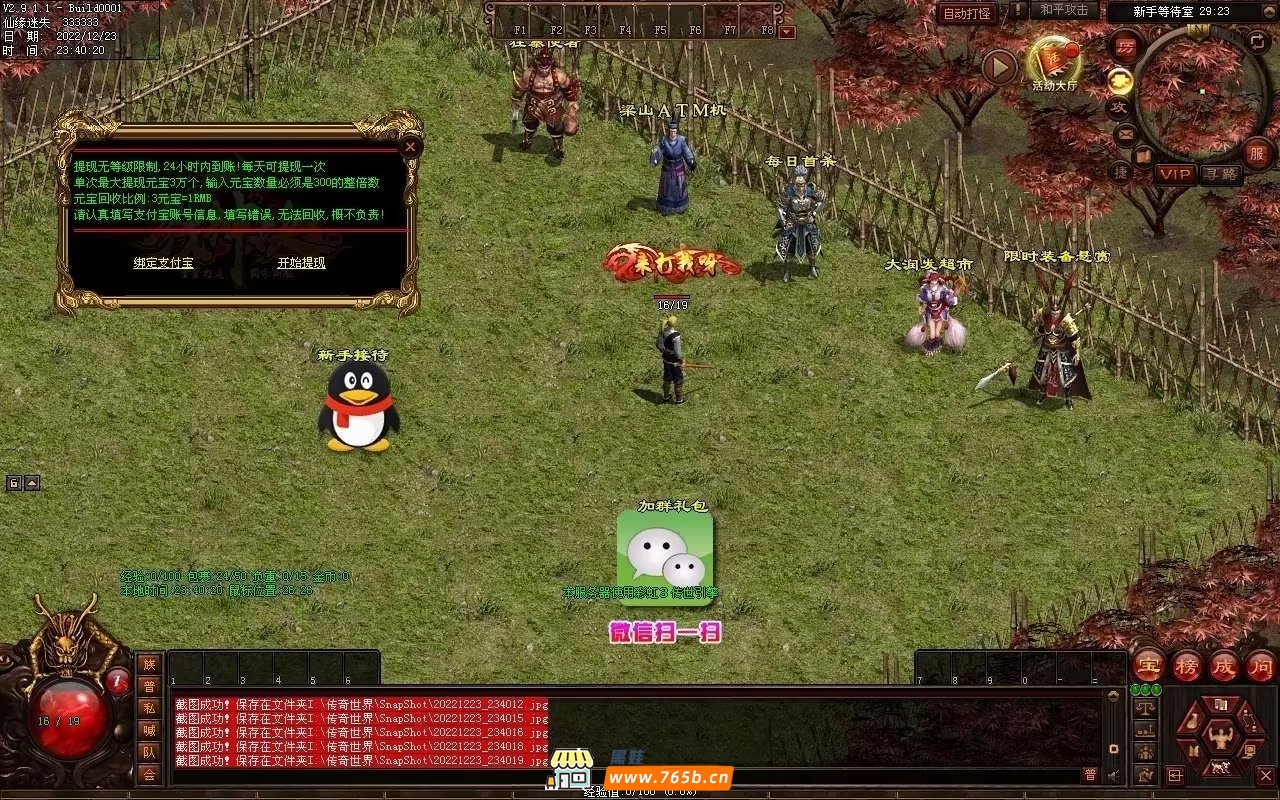Viewport: 1280px width, 800px height.
Task: Click the round play arrow button
Action: point(999,67)
